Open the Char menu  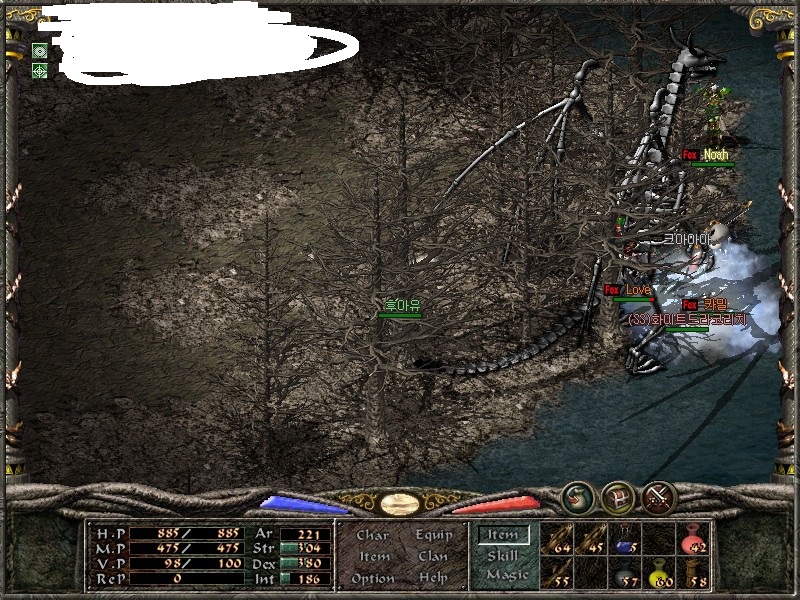pos(372,535)
